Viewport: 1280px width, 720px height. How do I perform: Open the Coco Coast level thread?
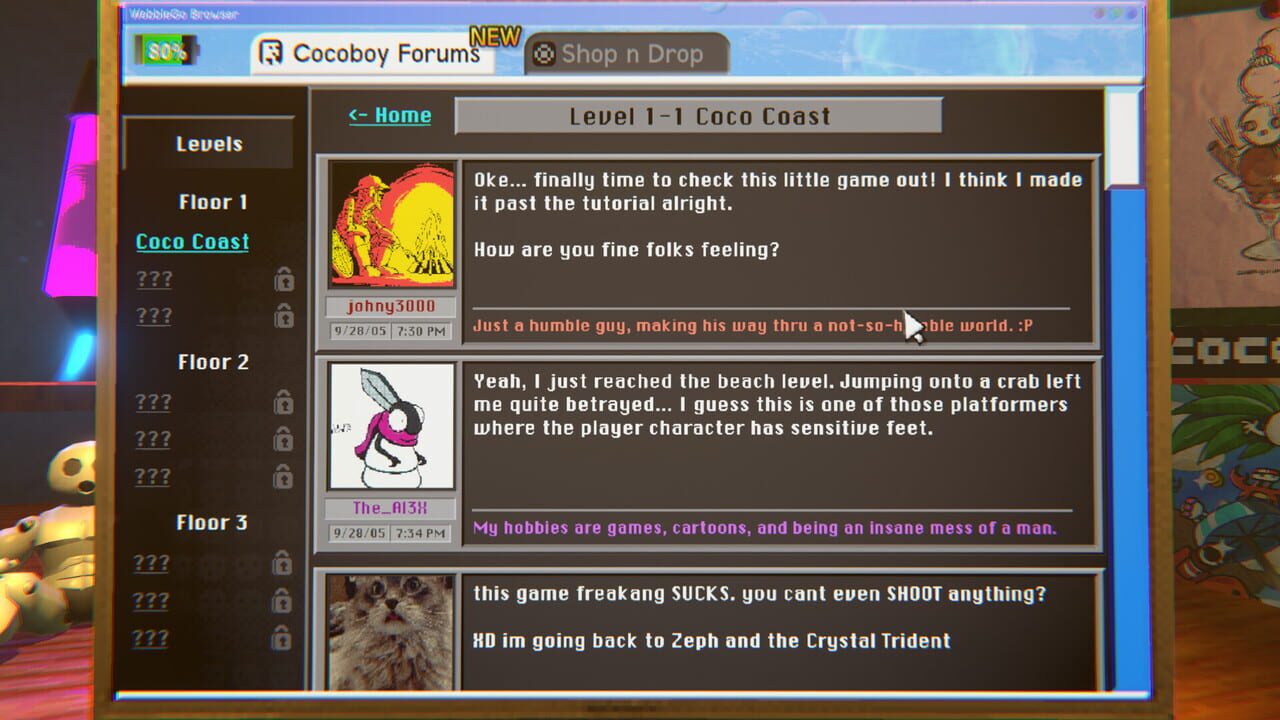pyautogui.click(x=191, y=241)
